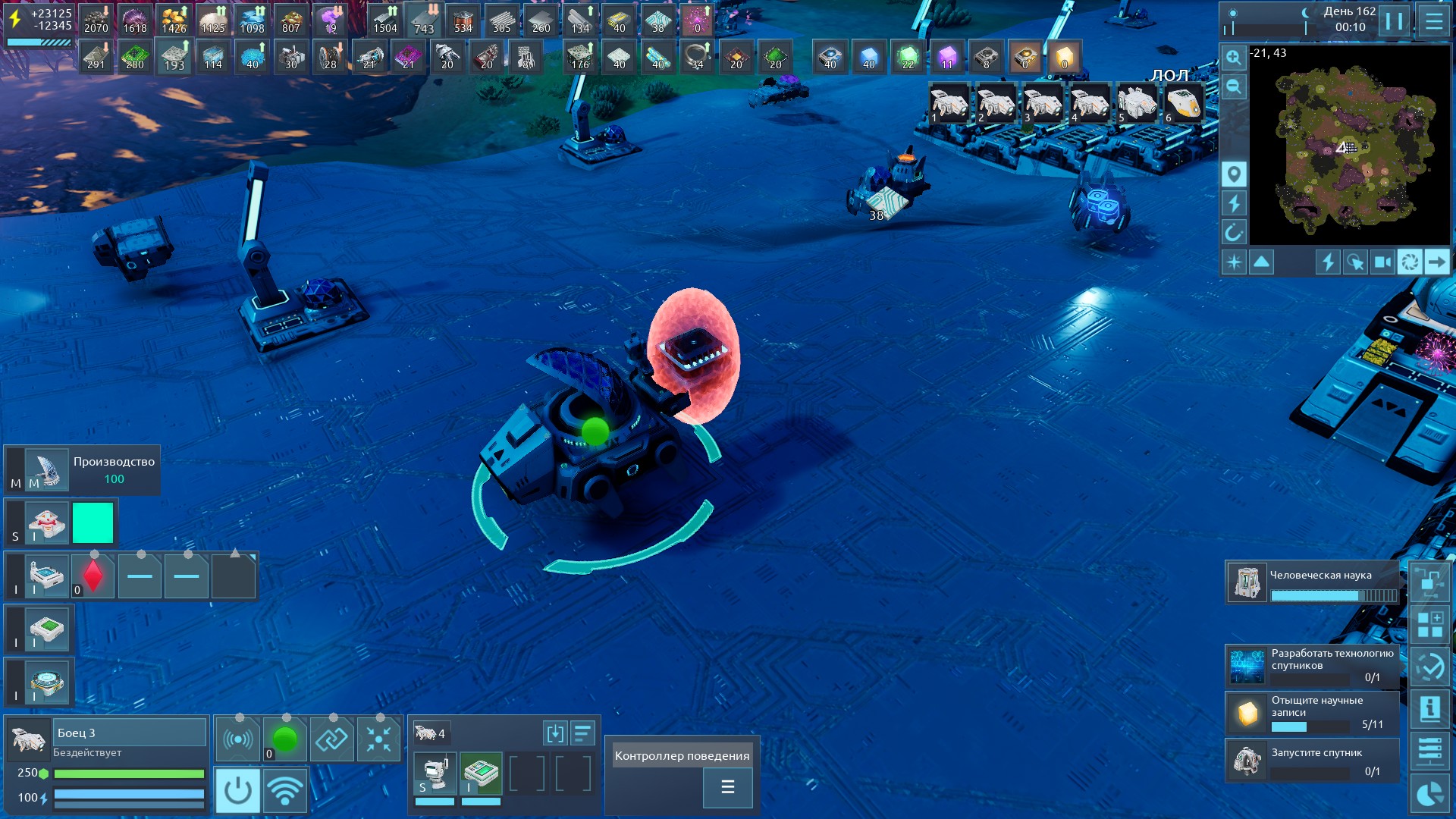Open the info panel button on right sidebar
The image size is (1456, 819).
coord(1429,710)
